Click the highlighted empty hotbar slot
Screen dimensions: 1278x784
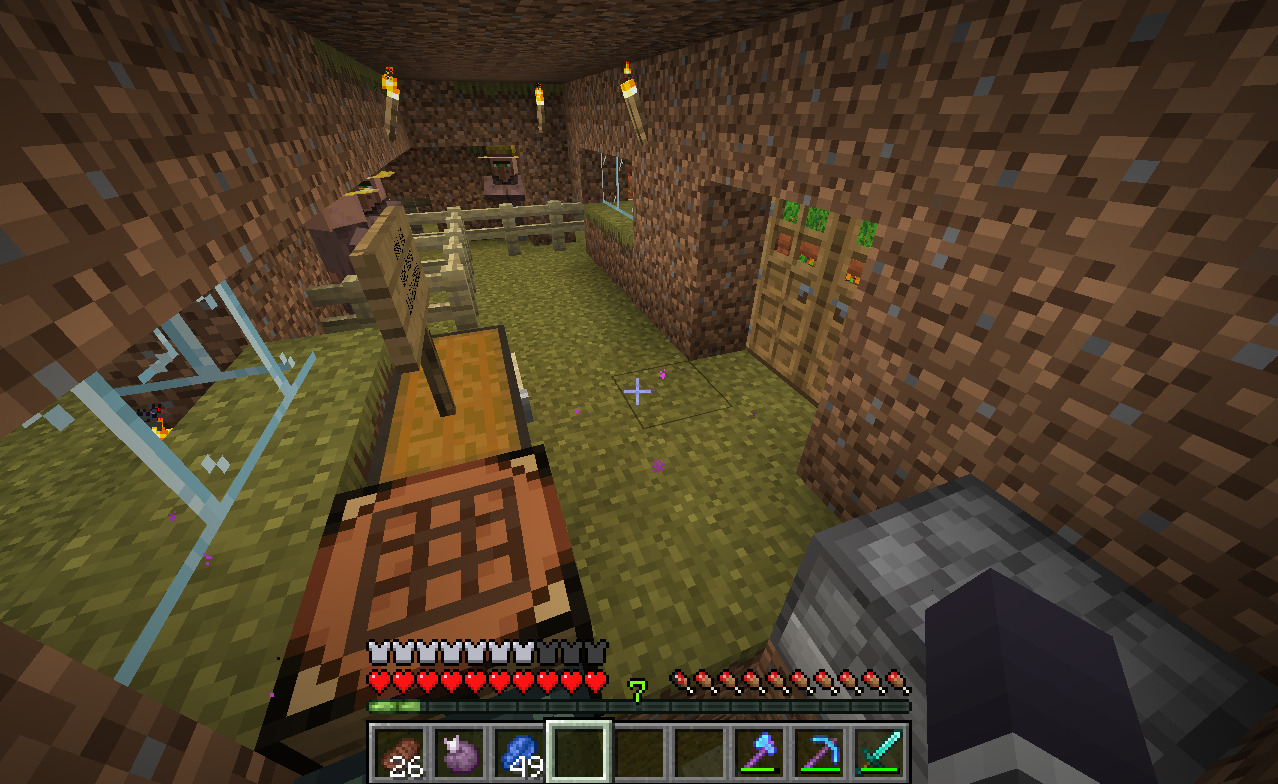(x=578, y=752)
